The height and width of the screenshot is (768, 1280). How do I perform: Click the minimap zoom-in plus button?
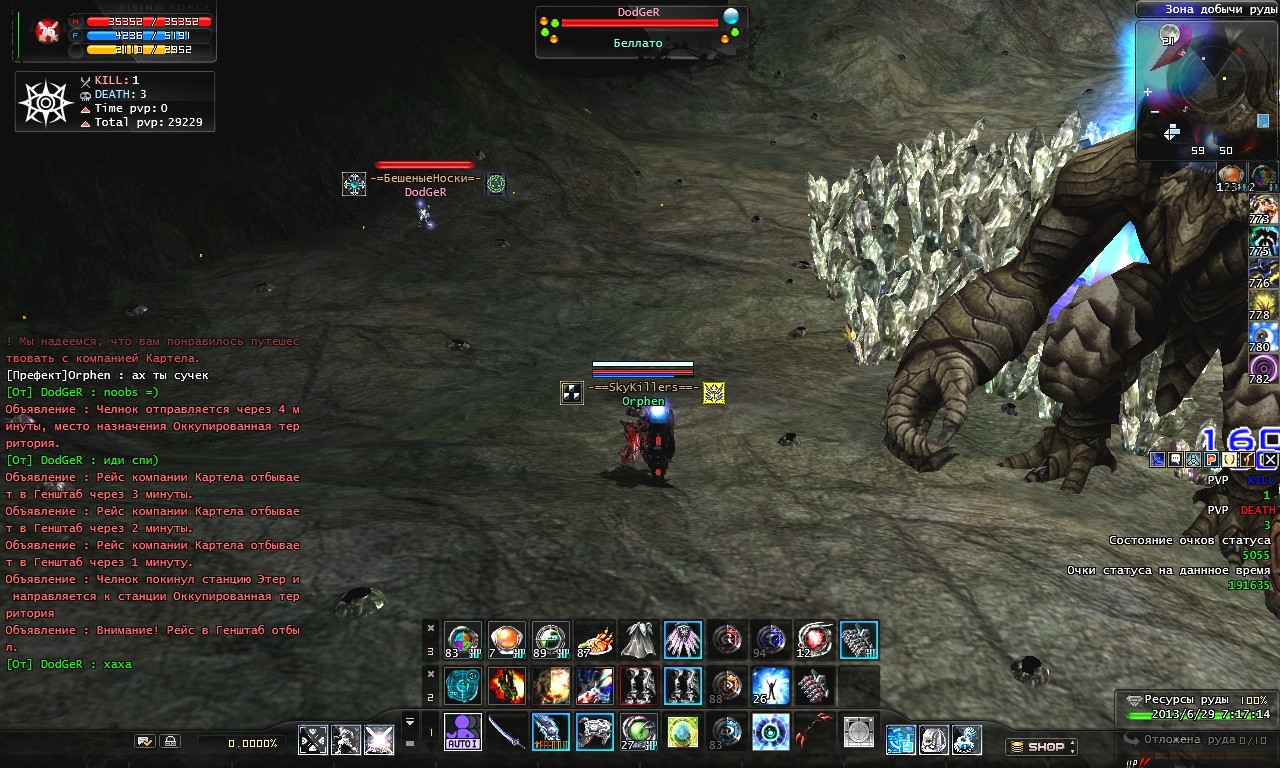point(1148,92)
